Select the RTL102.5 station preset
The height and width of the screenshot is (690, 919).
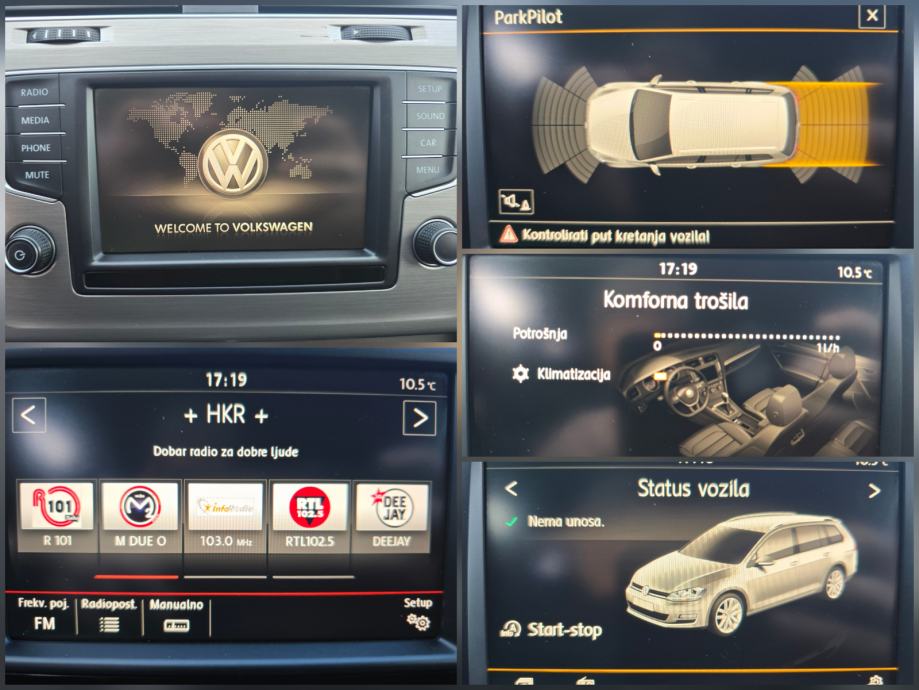tap(309, 517)
